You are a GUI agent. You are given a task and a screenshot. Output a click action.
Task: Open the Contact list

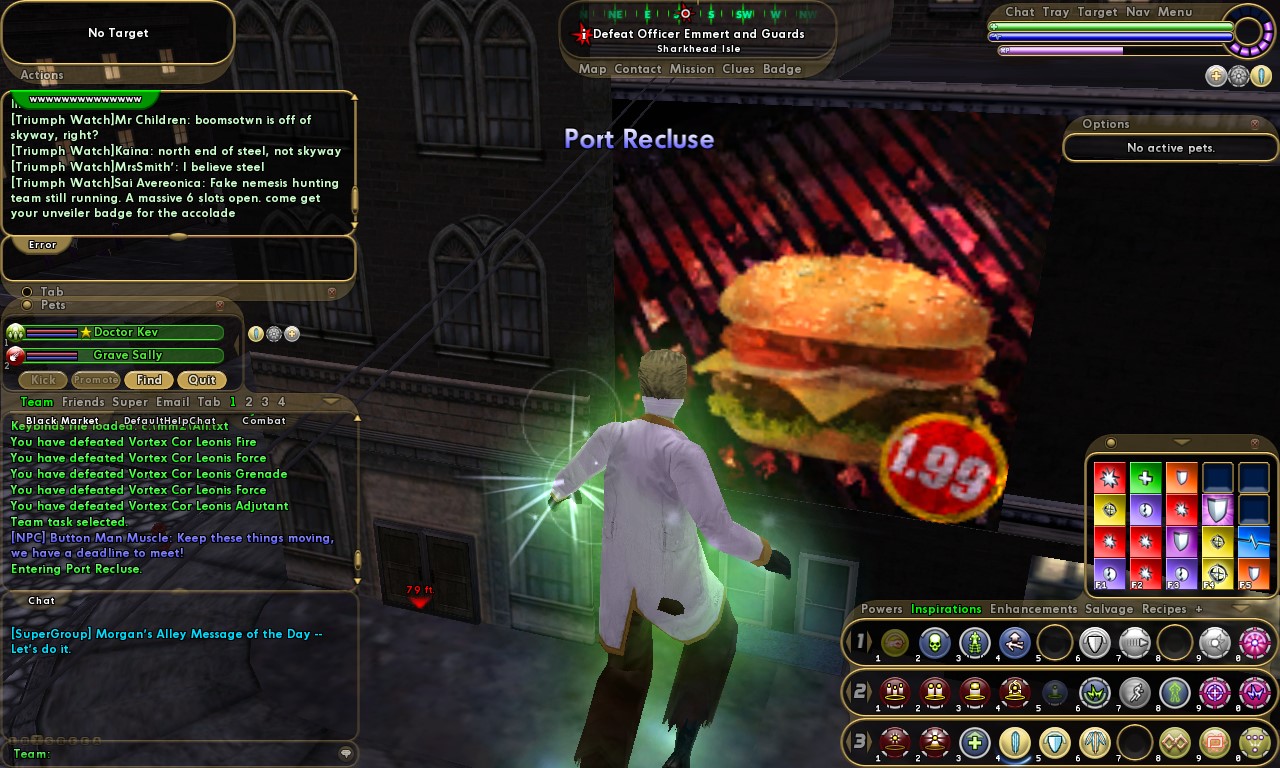click(638, 69)
